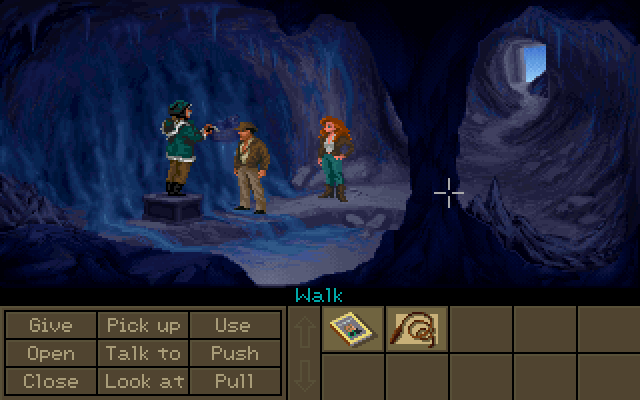Choose the Pull verb
The image size is (640, 400).
[233, 381]
